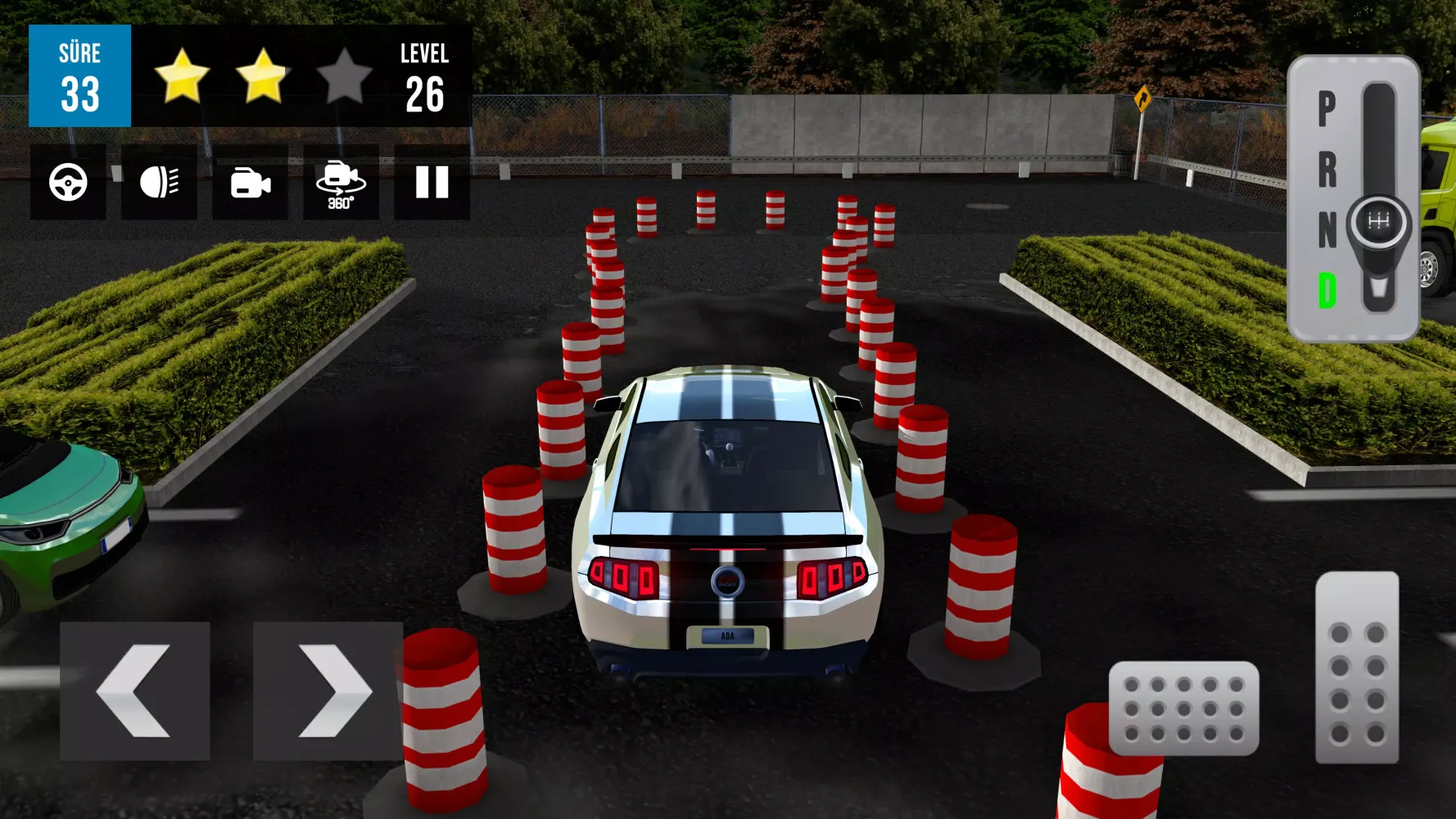1456x819 pixels.
Task: Select the D (Drive) gear
Action: 1327,291
